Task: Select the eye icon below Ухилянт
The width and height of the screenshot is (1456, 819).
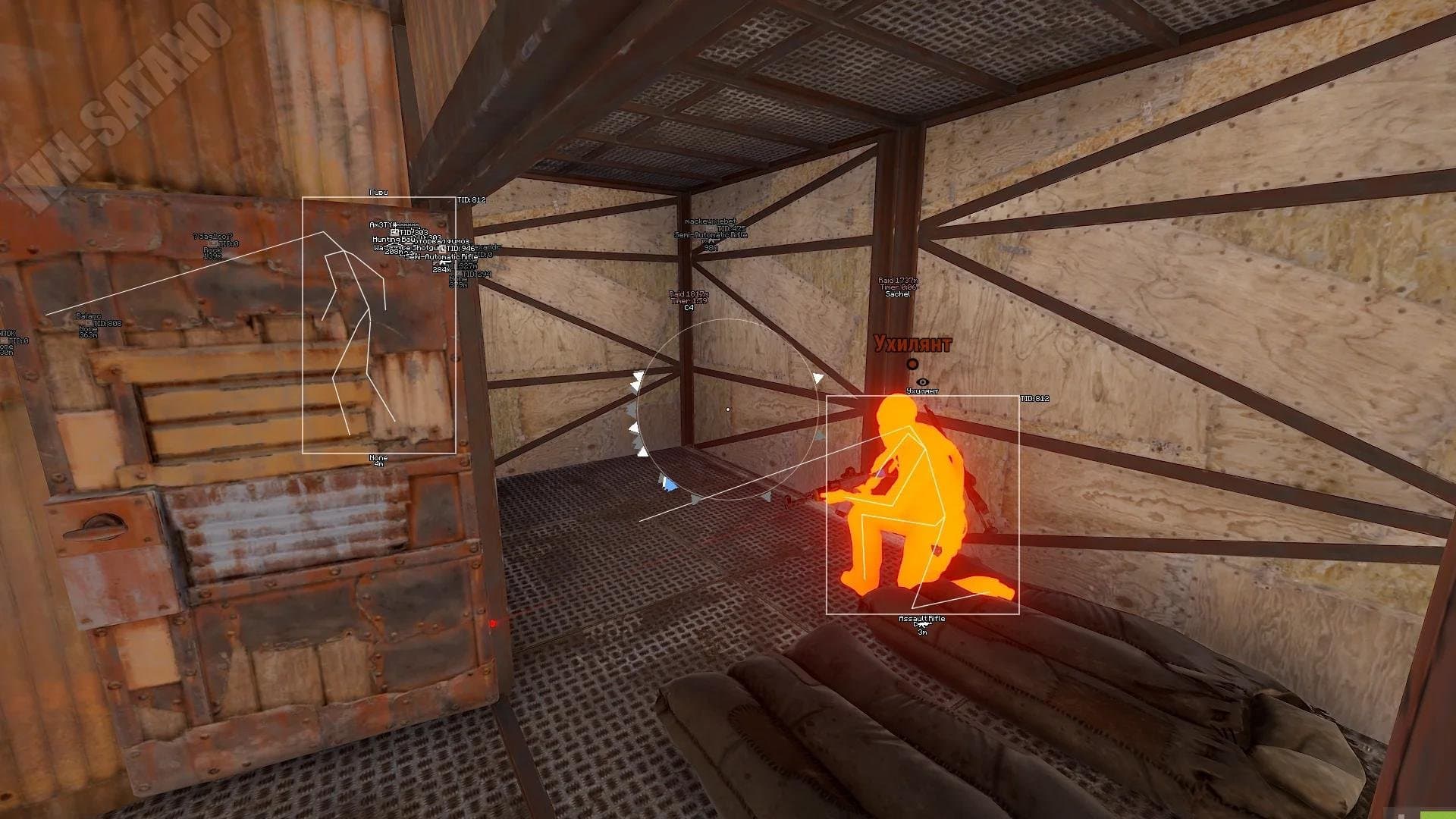Action: pyautogui.click(x=922, y=382)
